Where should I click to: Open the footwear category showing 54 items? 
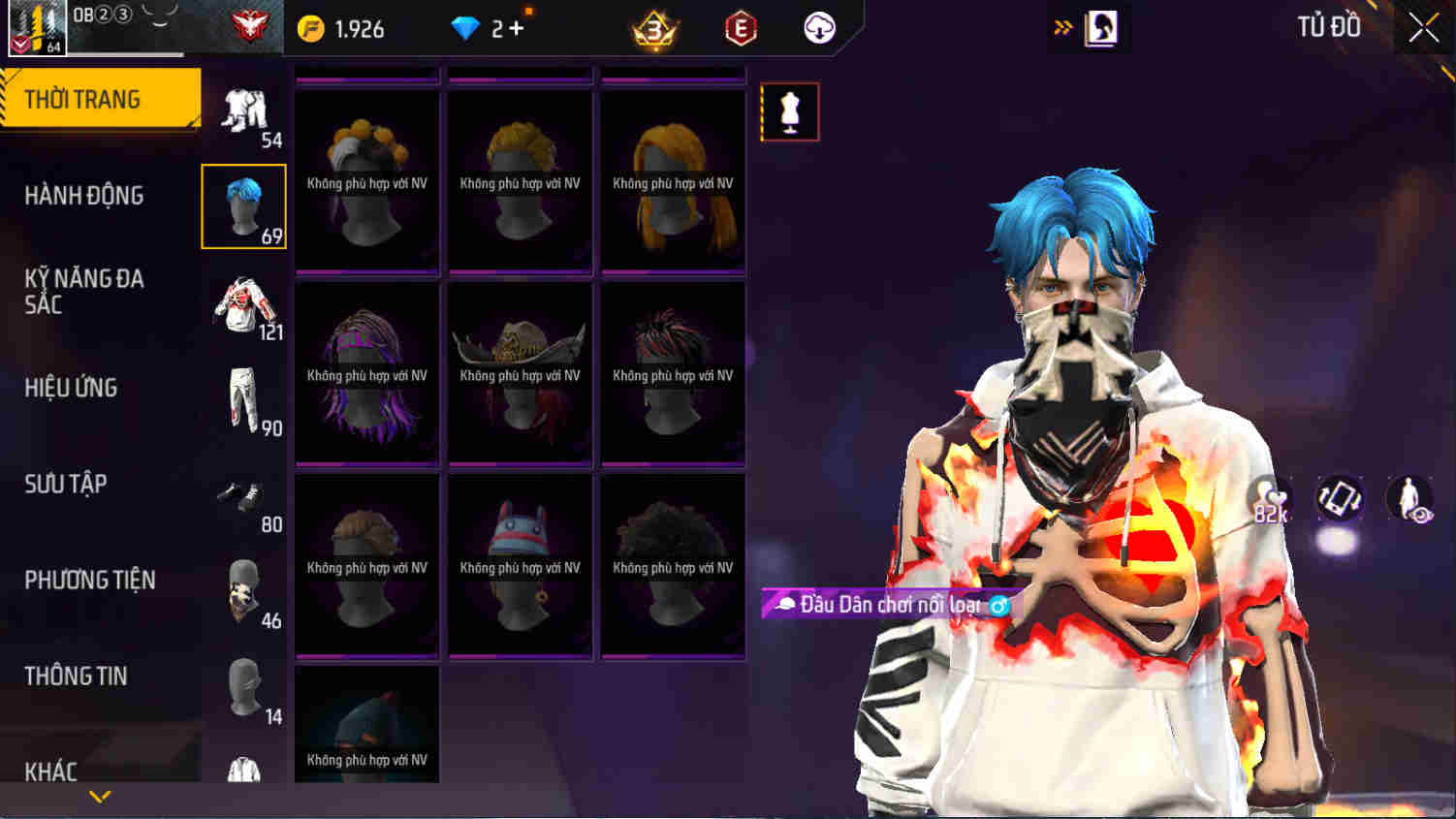tap(243, 109)
